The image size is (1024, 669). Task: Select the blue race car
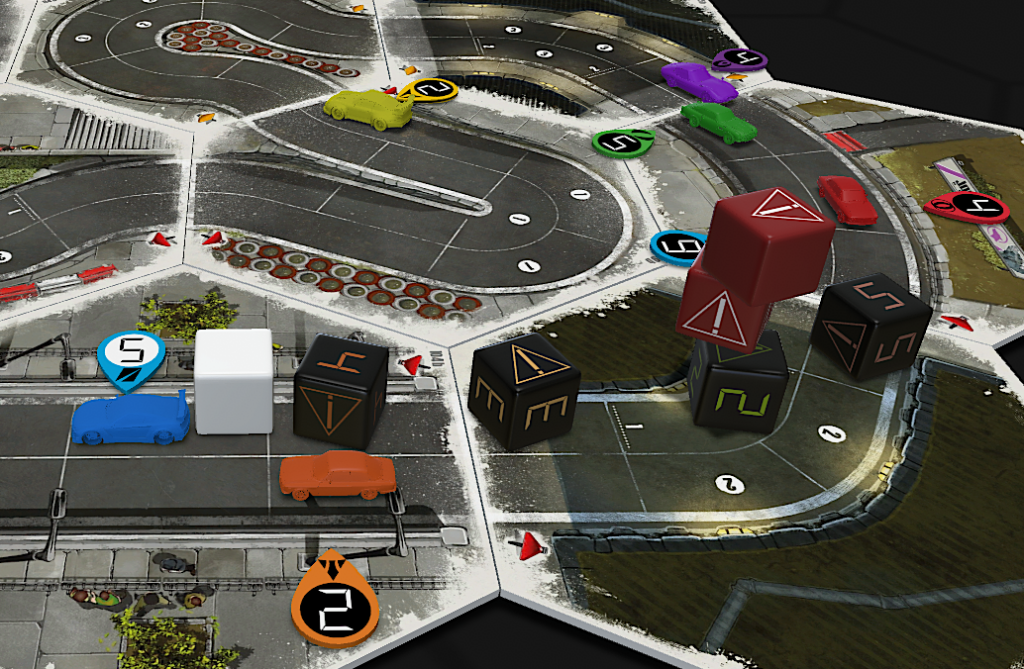click(x=130, y=420)
